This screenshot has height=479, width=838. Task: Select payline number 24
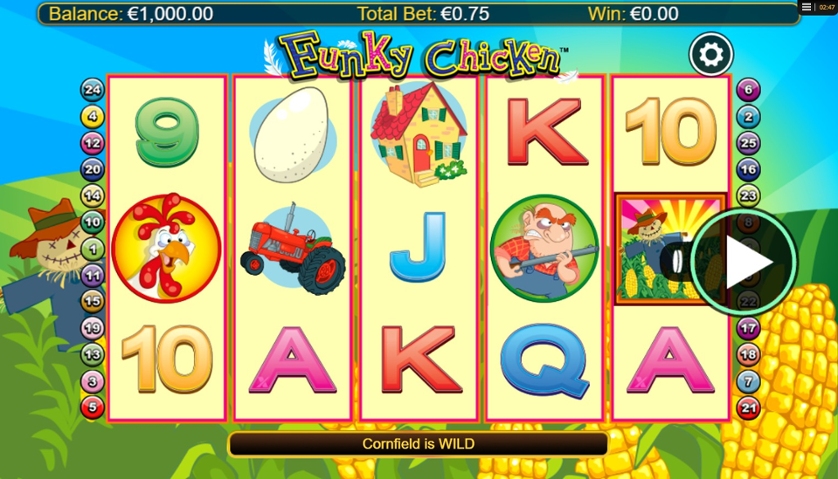click(x=93, y=90)
